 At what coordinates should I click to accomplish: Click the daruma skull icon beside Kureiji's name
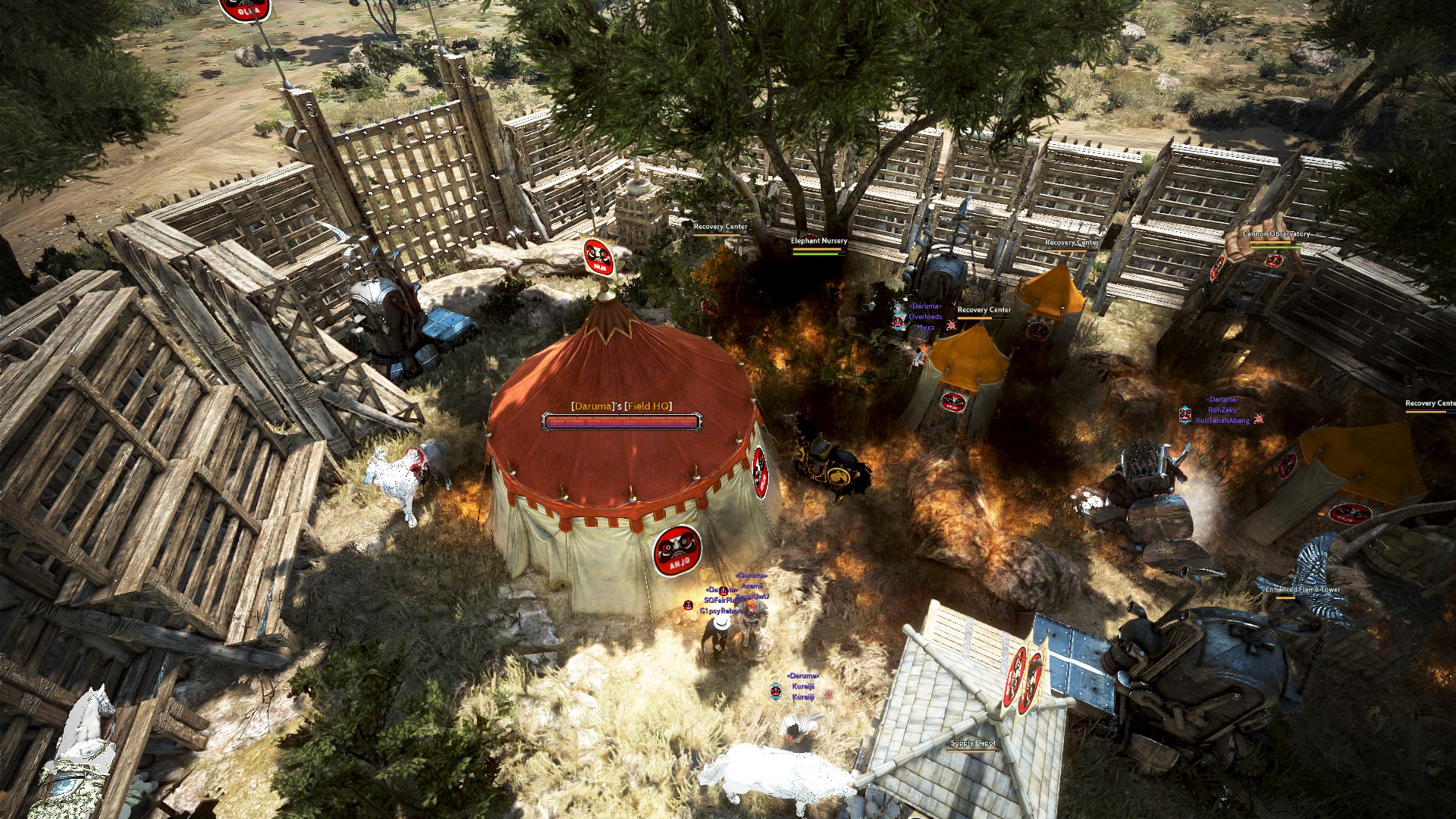point(776,691)
